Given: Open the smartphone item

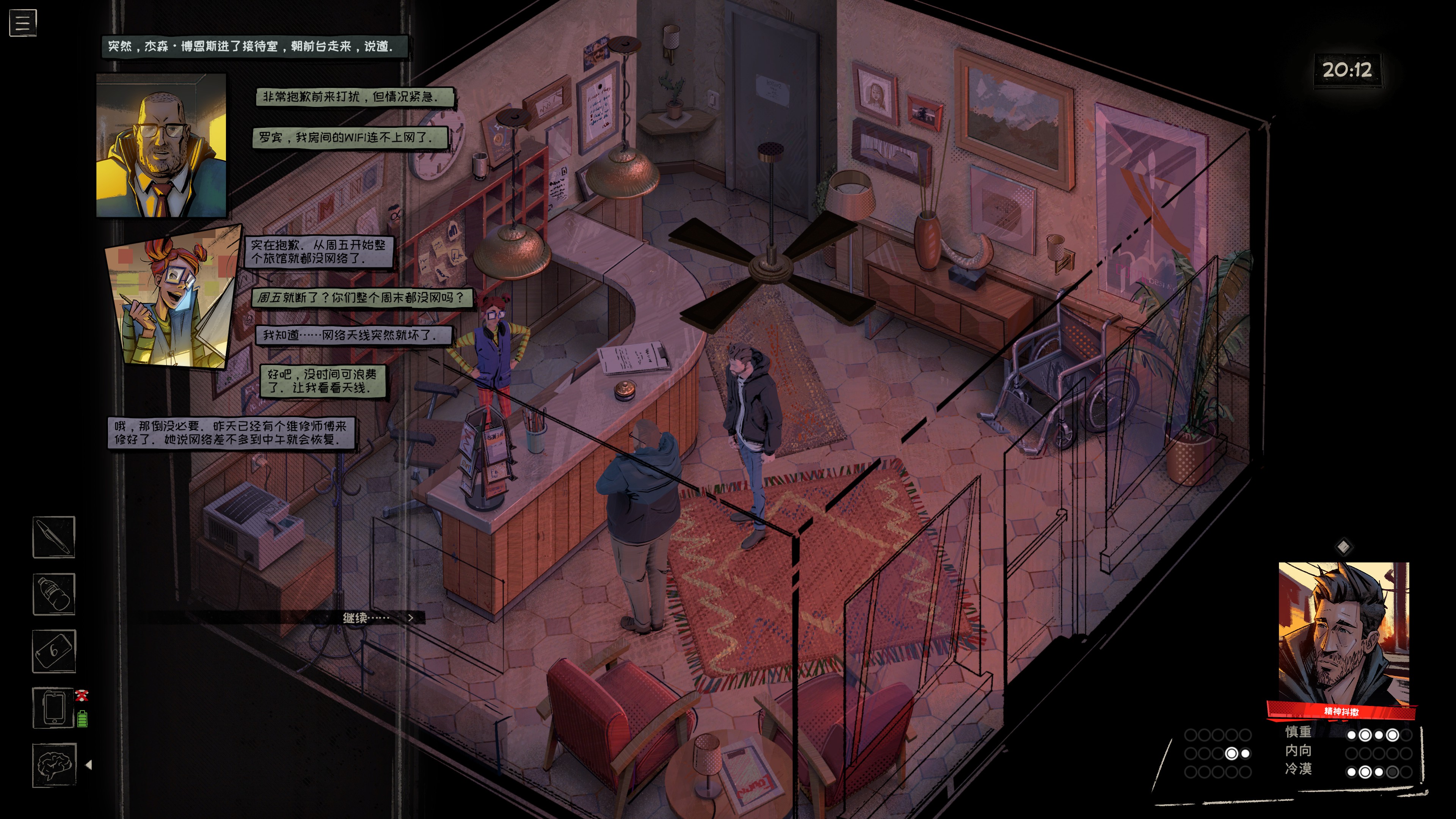Looking at the screenshot, I should (54, 708).
